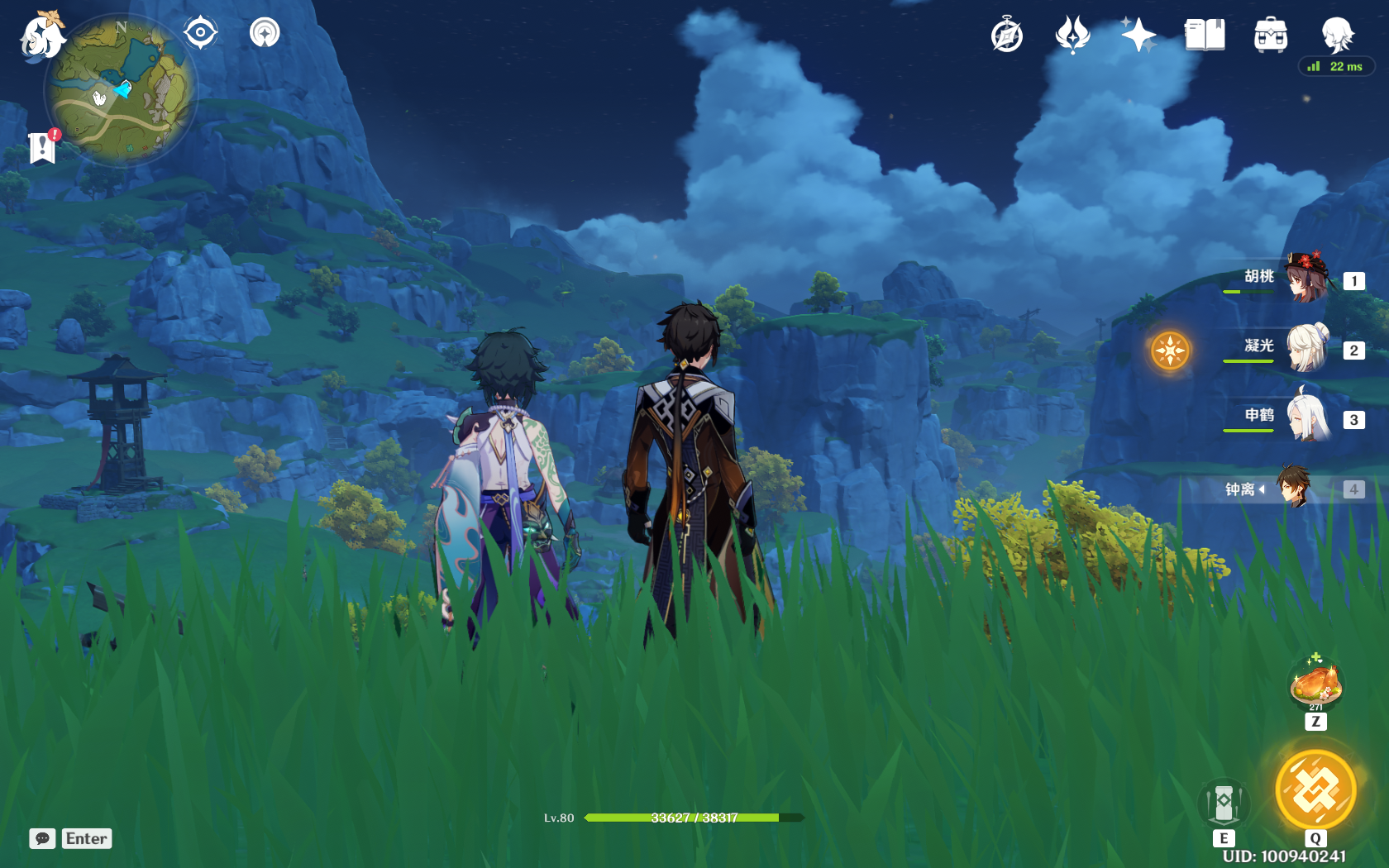This screenshot has width=1389, height=868.
Task: Open the chat box speech bubble
Action: [x=42, y=838]
